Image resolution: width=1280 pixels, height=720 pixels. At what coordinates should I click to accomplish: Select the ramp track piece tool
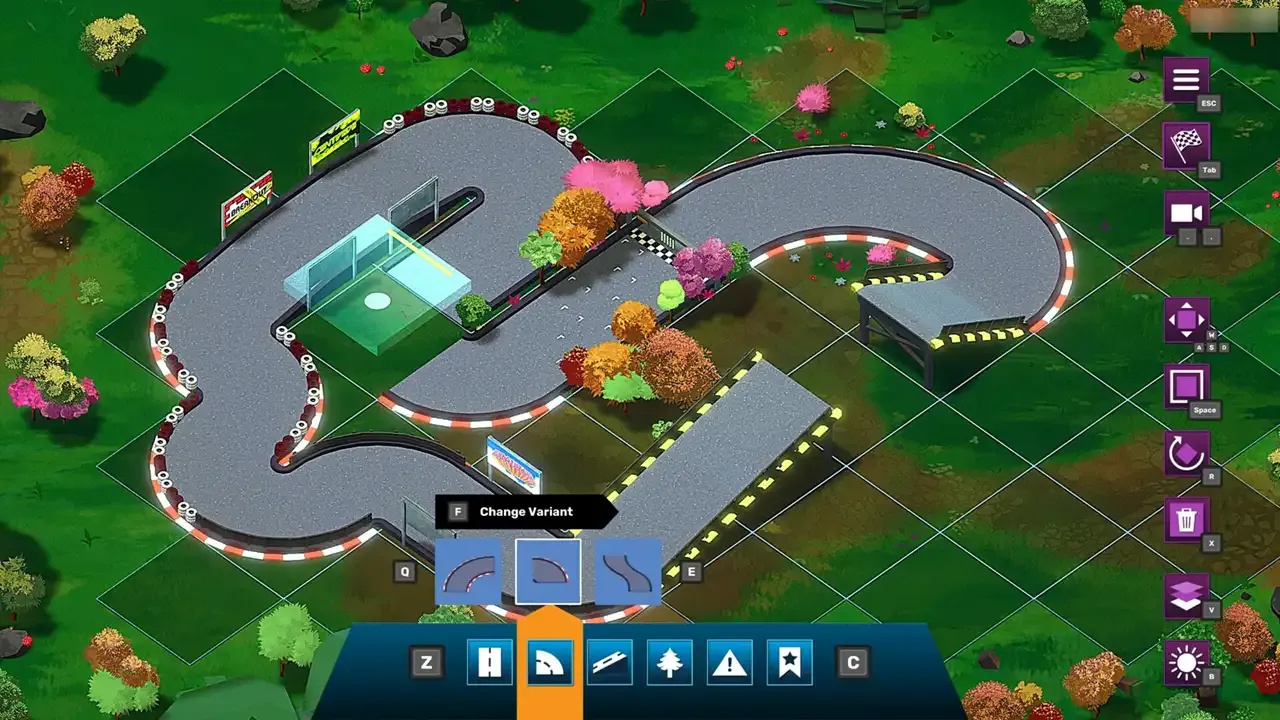(x=609, y=661)
